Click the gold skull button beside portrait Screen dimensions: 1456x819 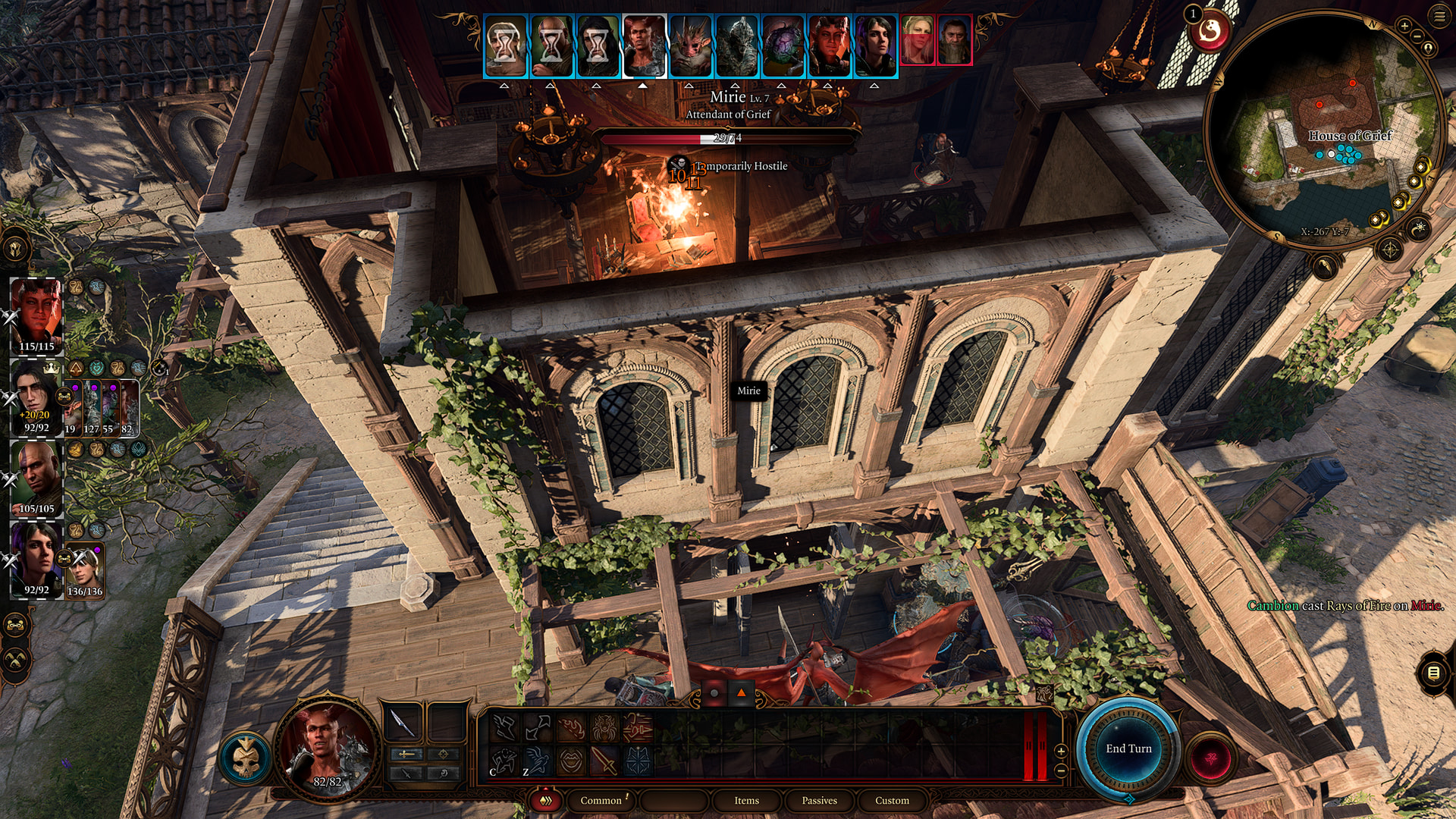[246, 756]
